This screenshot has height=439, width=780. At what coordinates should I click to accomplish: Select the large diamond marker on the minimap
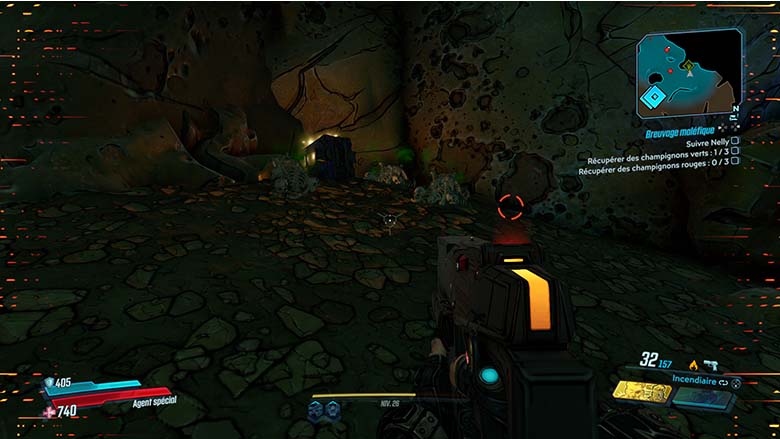coord(654,98)
